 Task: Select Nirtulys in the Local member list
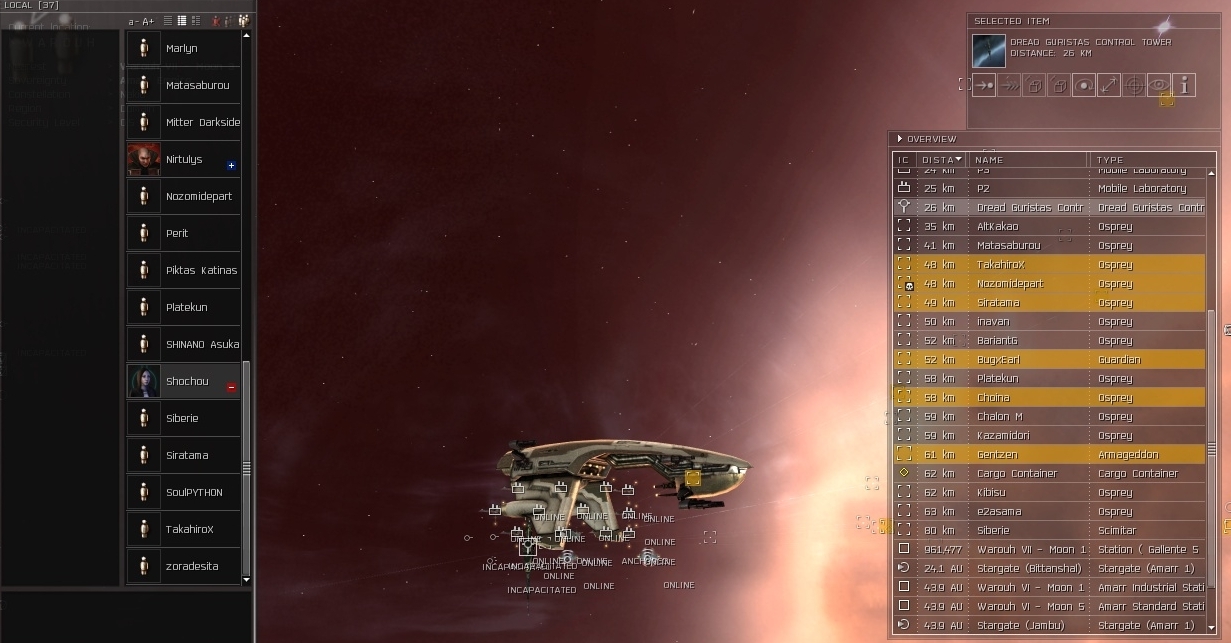[x=183, y=159]
